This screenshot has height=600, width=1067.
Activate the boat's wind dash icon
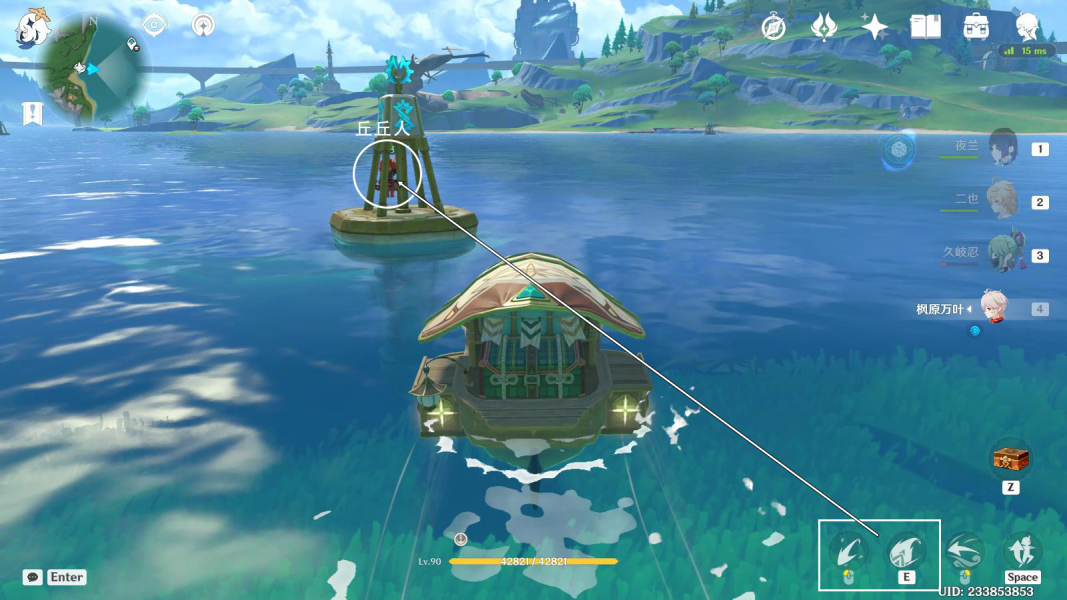[x=964, y=552]
